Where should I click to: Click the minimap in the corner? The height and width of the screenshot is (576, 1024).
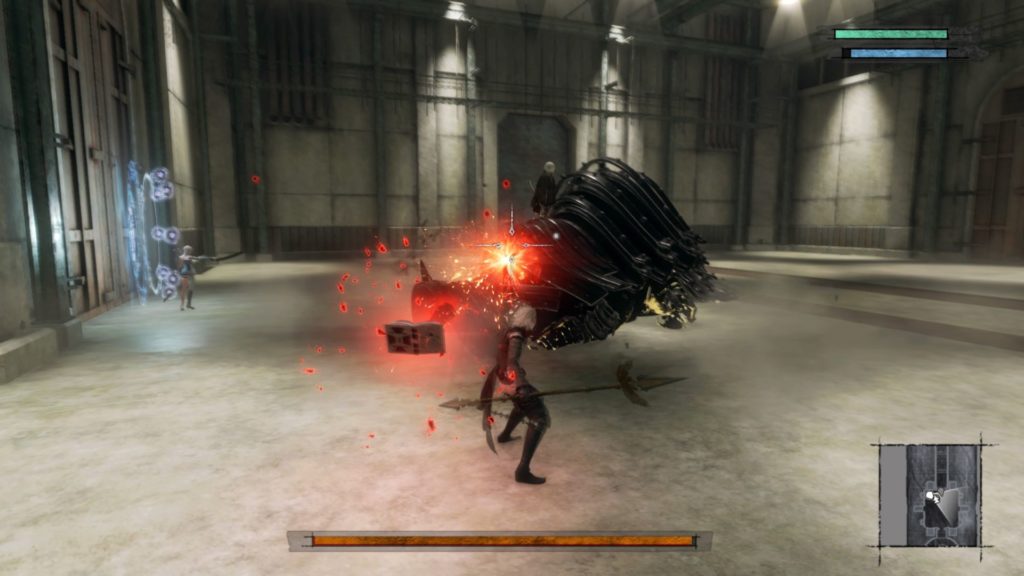[929, 494]
